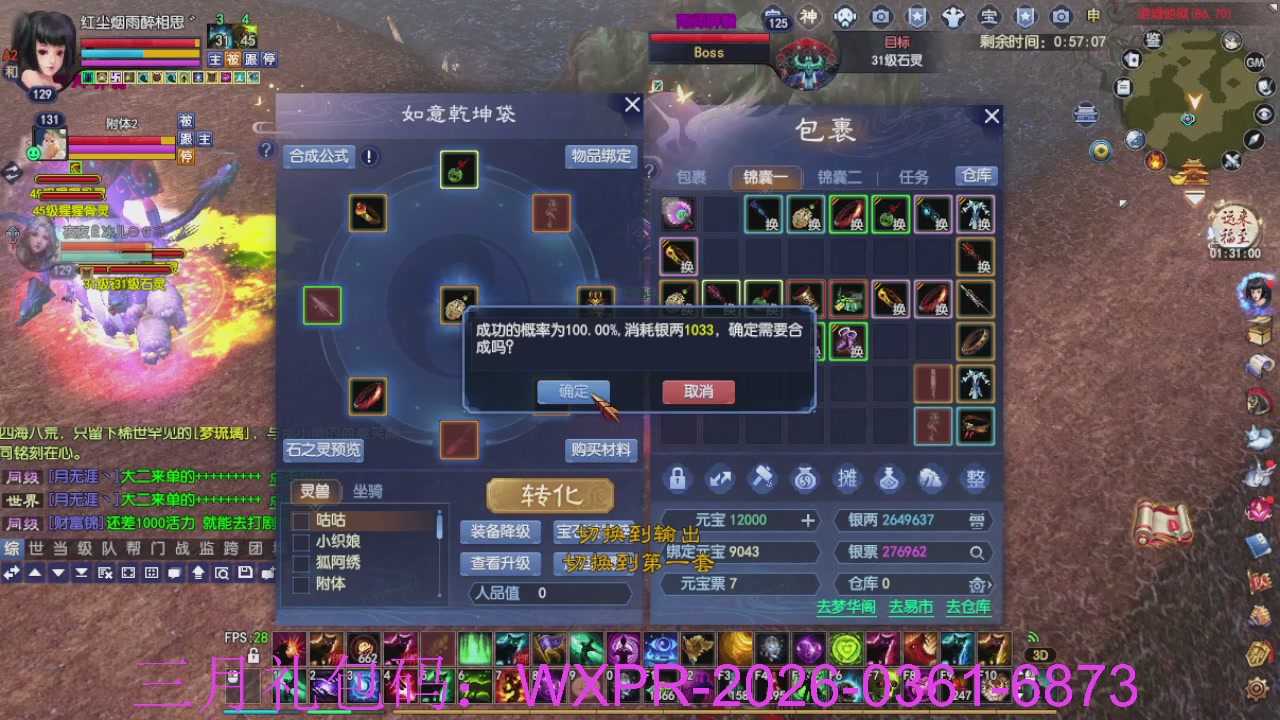Select the lock icon in the bag panel

click(677, 480)
